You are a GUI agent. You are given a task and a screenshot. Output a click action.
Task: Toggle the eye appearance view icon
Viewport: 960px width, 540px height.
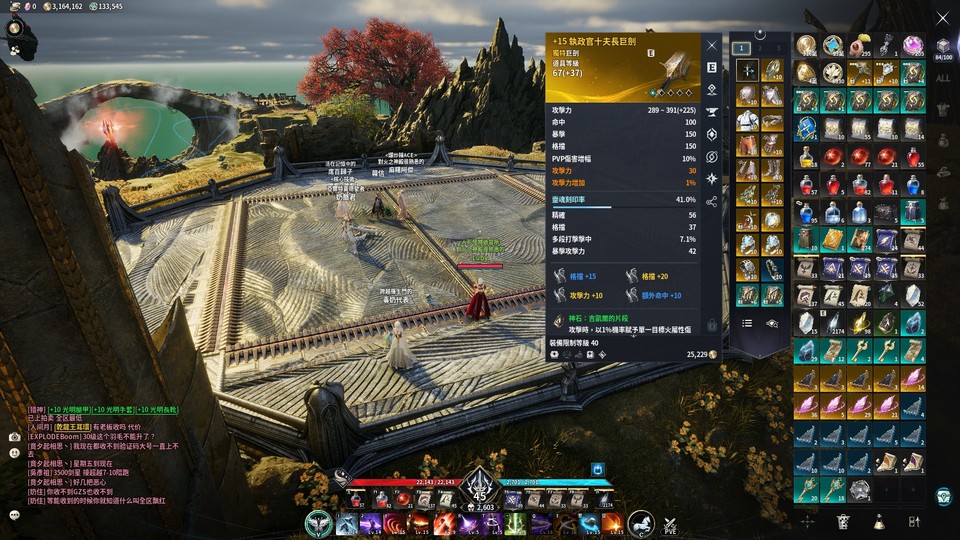[772, 323]
